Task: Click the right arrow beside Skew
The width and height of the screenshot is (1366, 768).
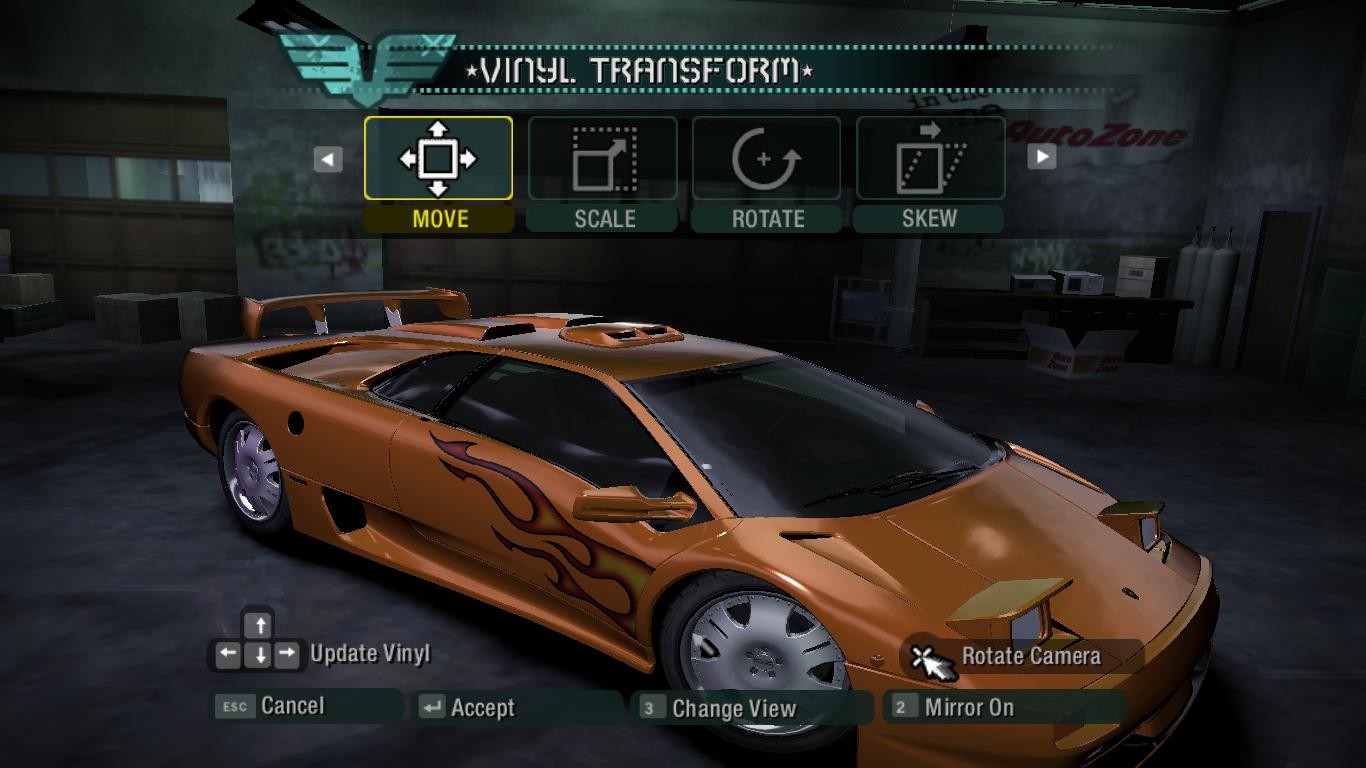Action: pos(1042,157)
